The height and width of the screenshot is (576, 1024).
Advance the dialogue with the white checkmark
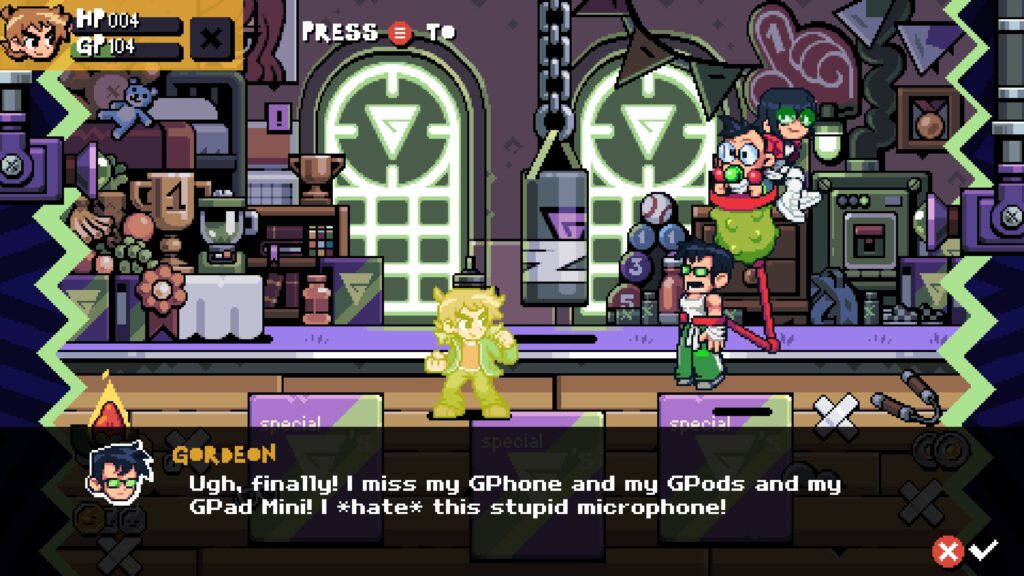pyautogui.click(x=985, y=548)
